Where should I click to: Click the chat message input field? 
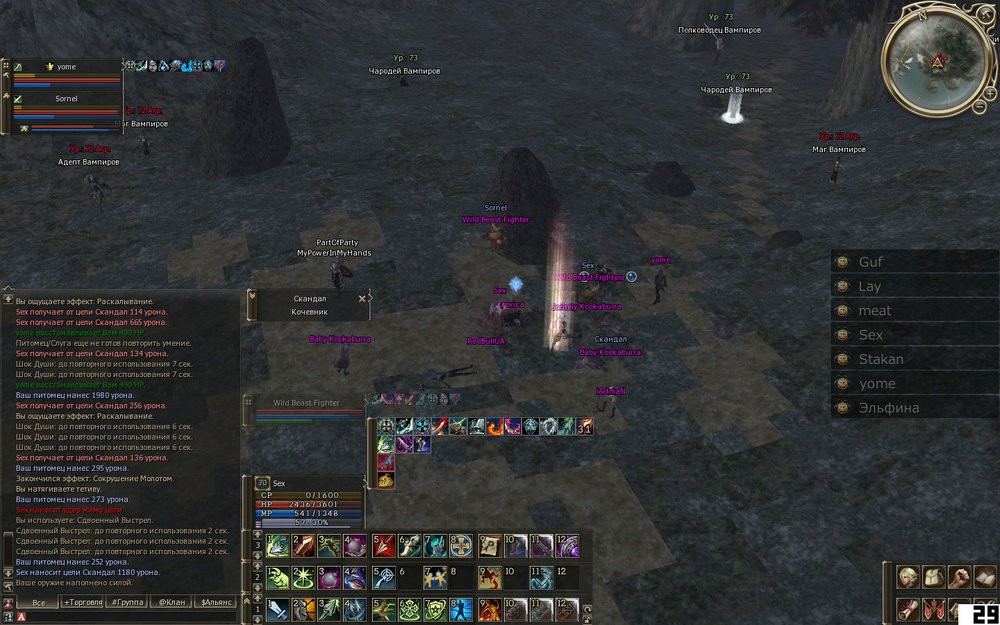click(125, 617)
